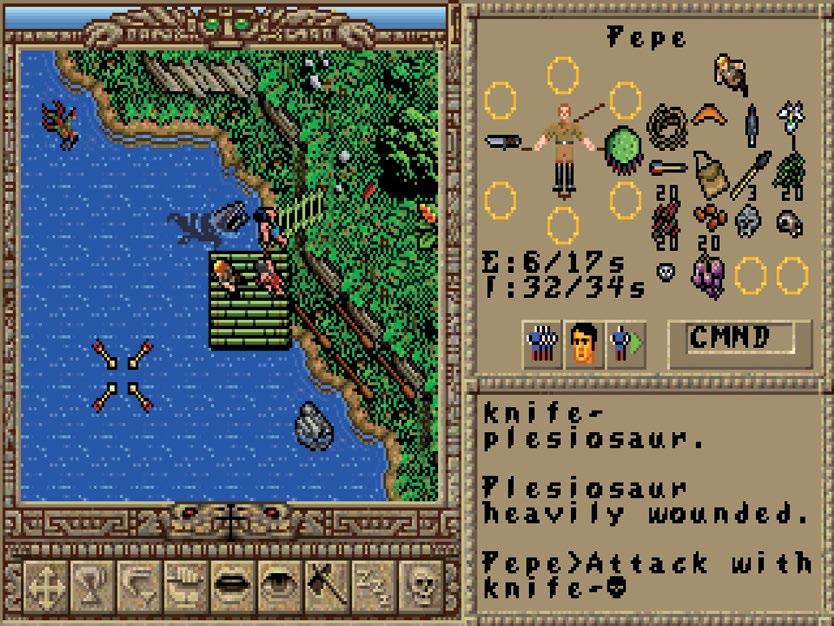Image resolution: width=834 pixels, height=626 pixels.
Task: Toggle combat mode with skull button
Action: (x=421, y=588)
